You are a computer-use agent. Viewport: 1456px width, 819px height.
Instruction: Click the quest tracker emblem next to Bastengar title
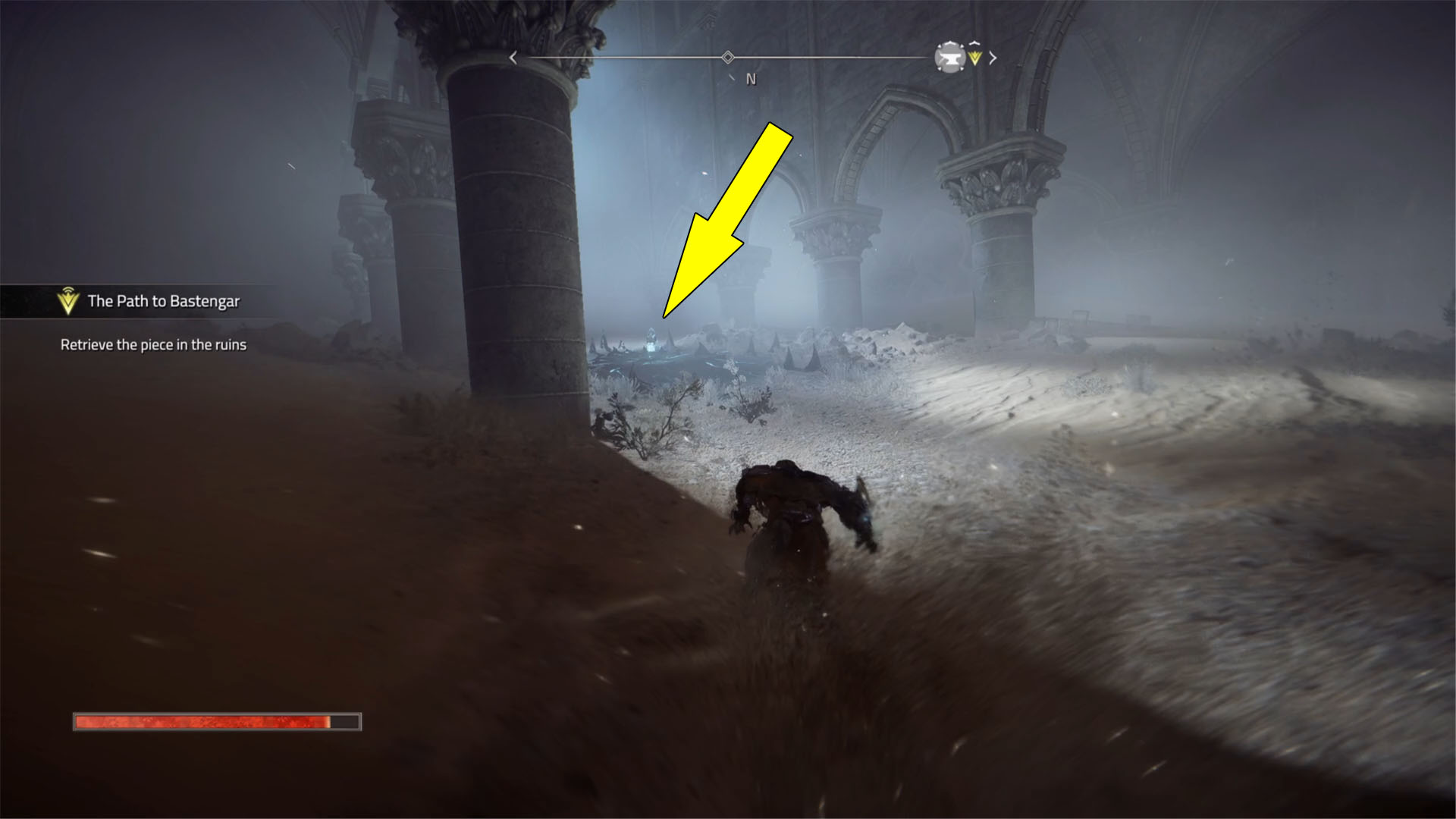(67, 300)
